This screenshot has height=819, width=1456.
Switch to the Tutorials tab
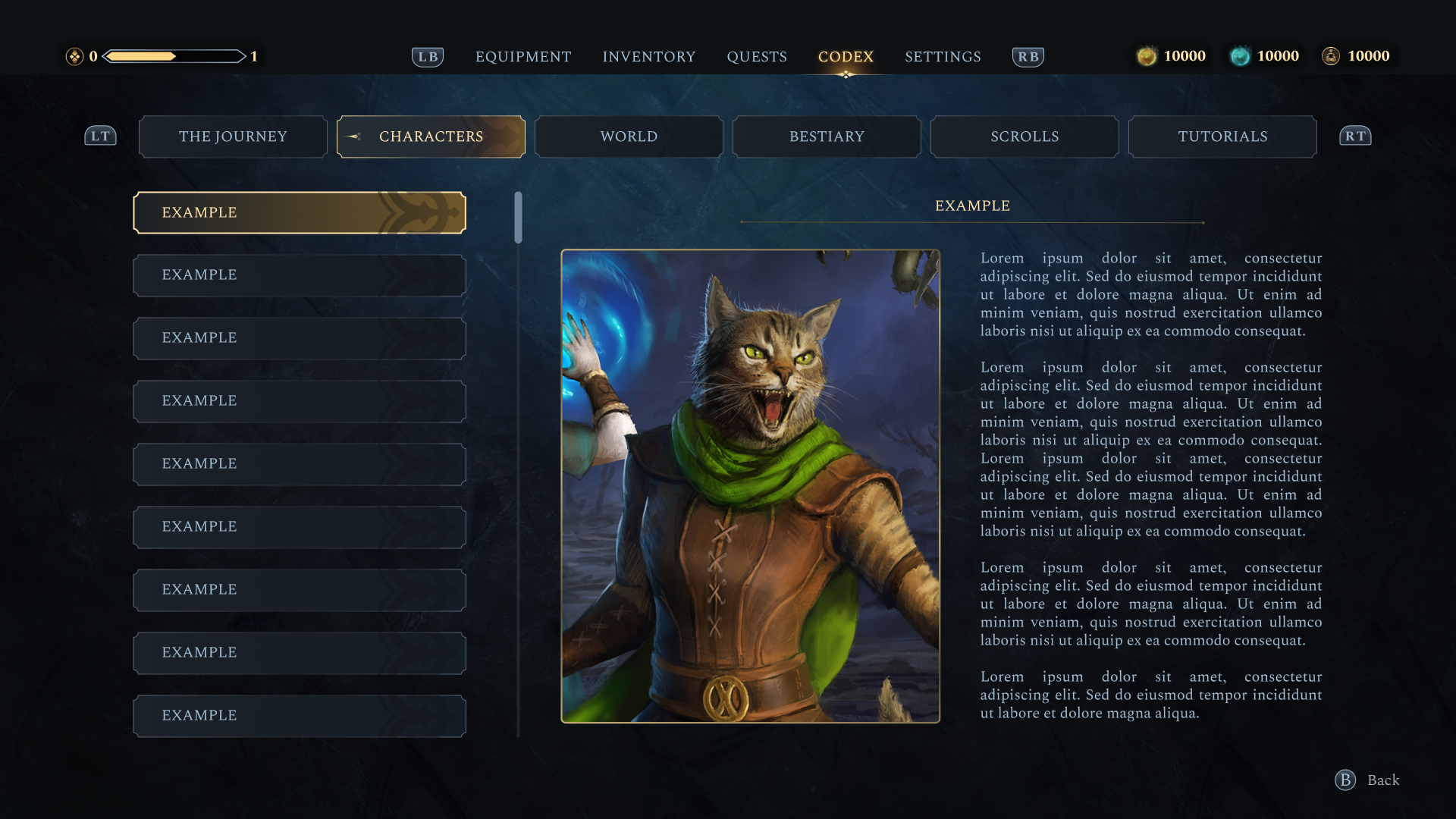pos(1222,136)
